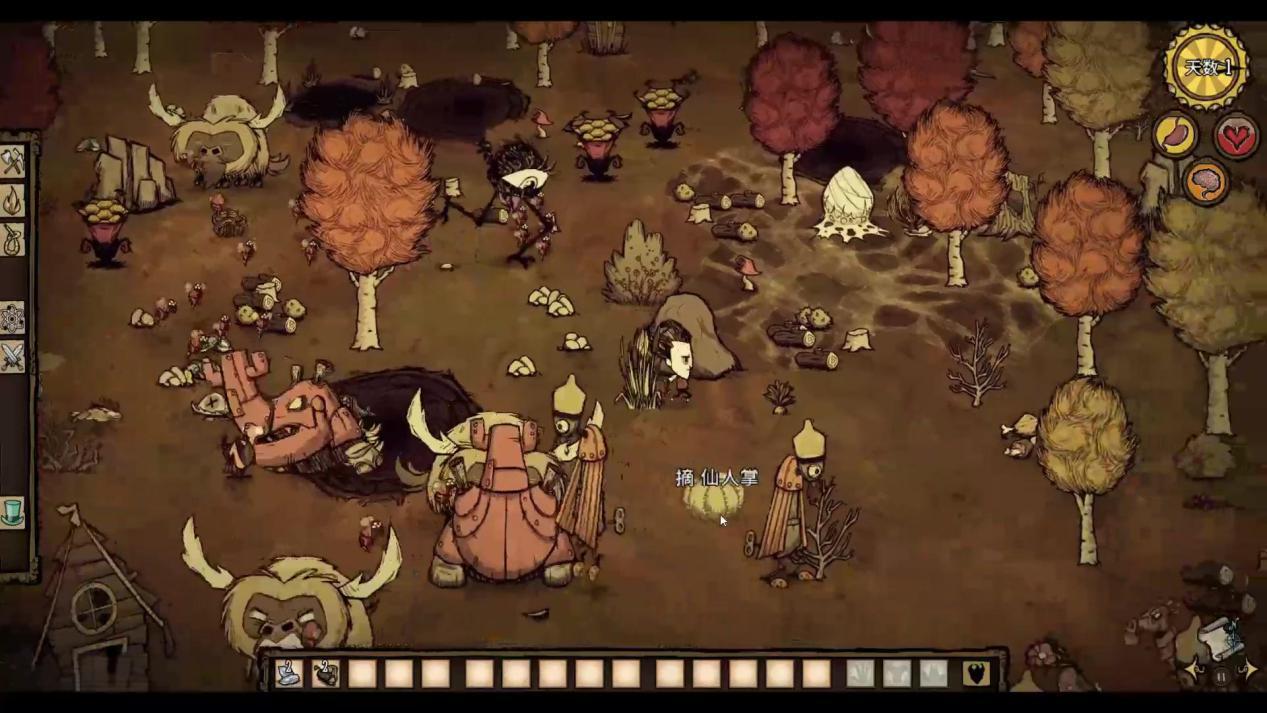1267x713 pixels.
Task: Click the hand equipment slot
Action: coord(860,674)
